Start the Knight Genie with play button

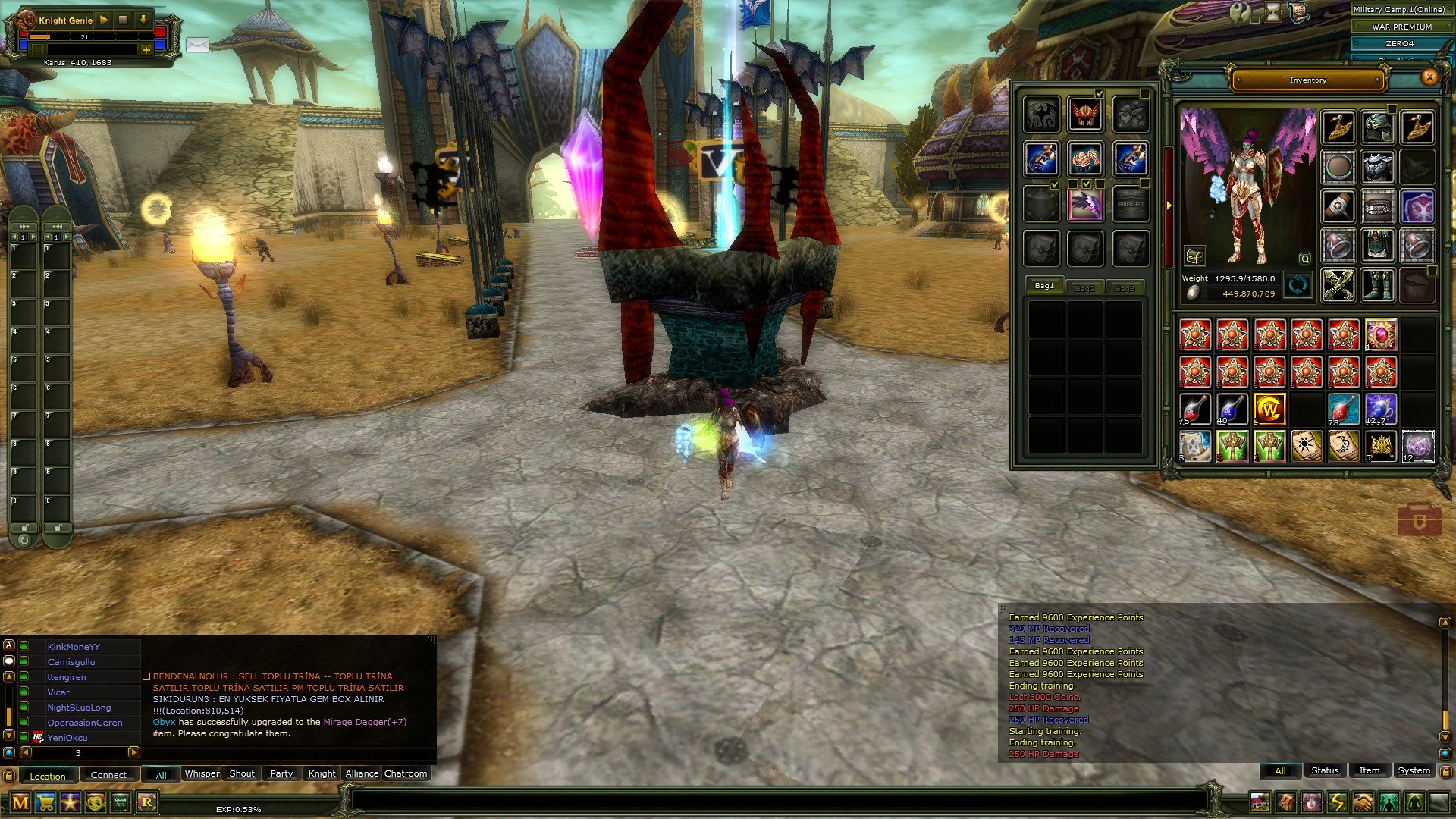tap(104, 20)
